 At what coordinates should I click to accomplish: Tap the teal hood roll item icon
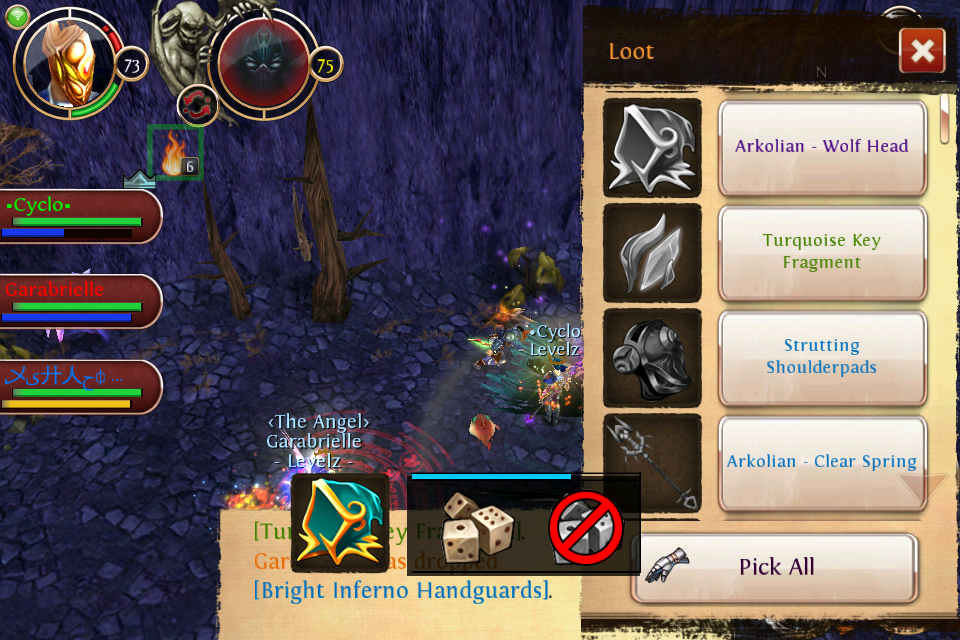(x=340, y=523)
